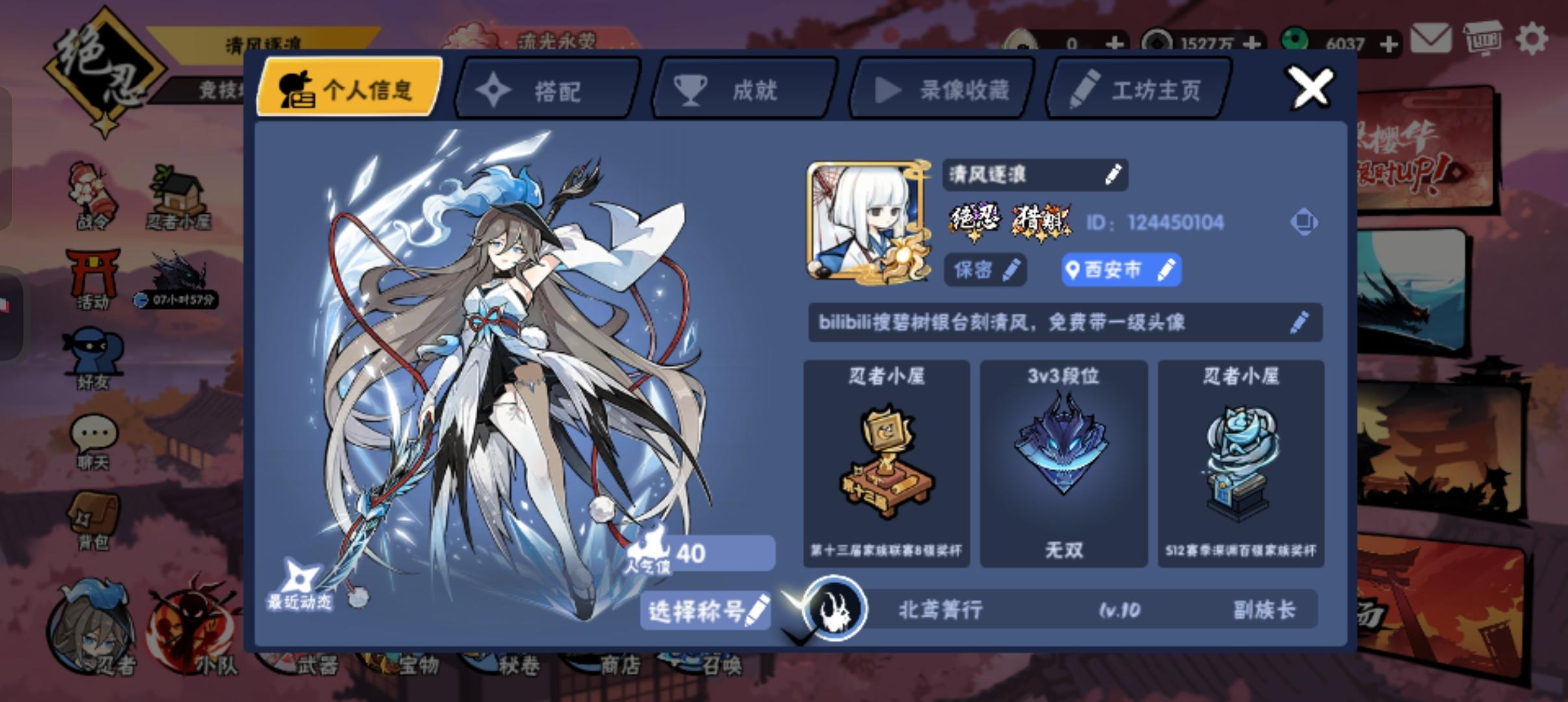Edit the nickname with the pencil button
This screenshot has width=1568, height=702.
coord(1114,175)
